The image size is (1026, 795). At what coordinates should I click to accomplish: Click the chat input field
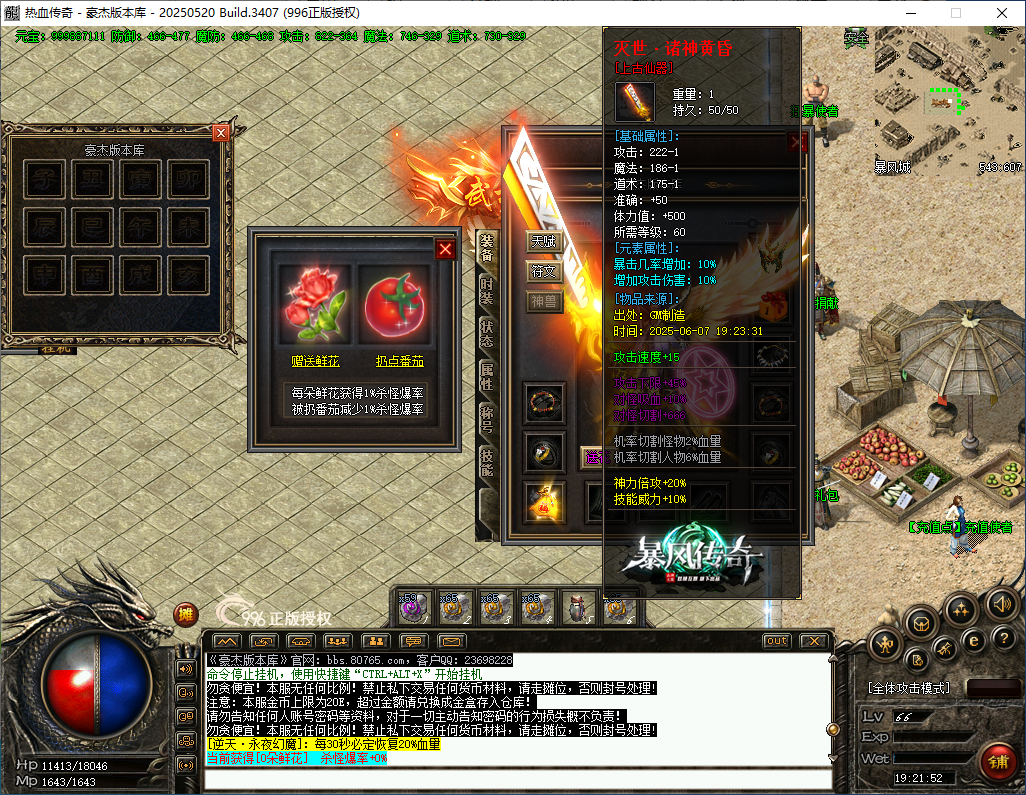pyautogui.click(x=517, y=778)
